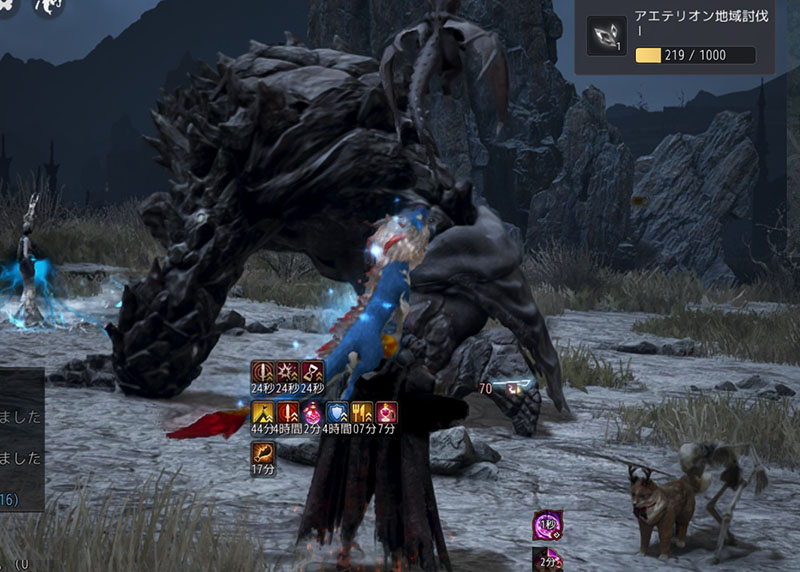Select the yellow tent buff icon
The height and width of the screenshot is (572, 800).
point(262,413)
